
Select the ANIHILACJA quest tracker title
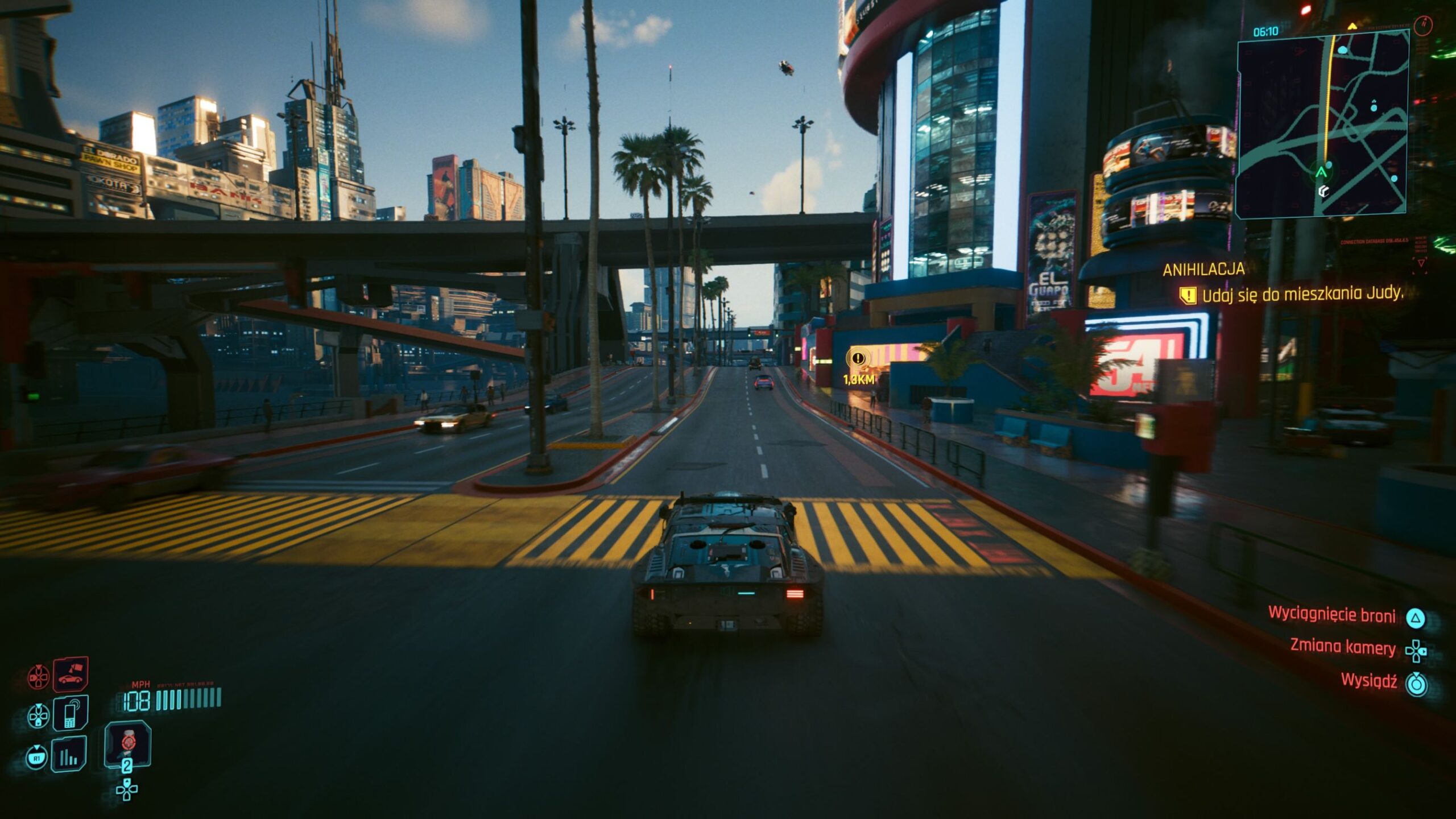1203,270
